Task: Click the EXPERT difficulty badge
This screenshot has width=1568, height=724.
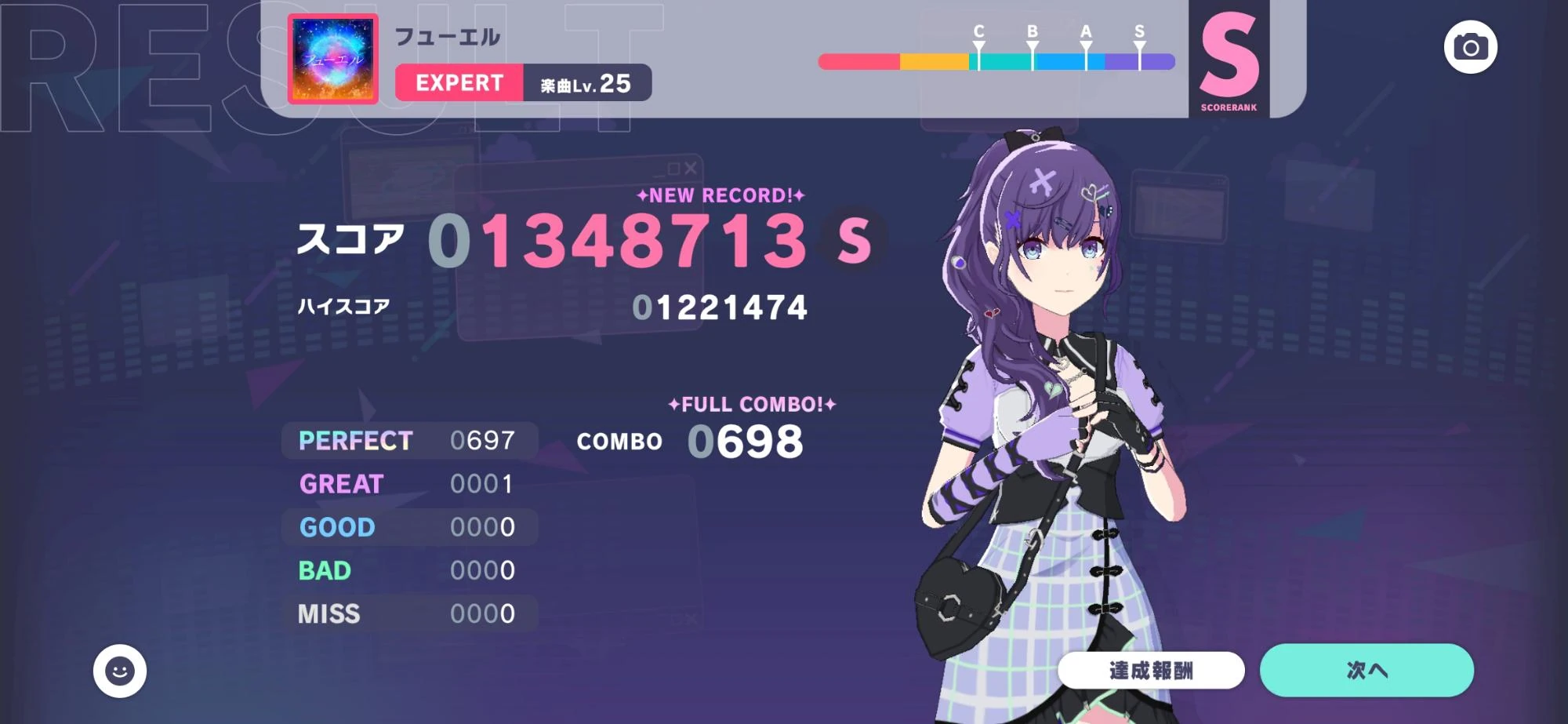Action: 459,83
